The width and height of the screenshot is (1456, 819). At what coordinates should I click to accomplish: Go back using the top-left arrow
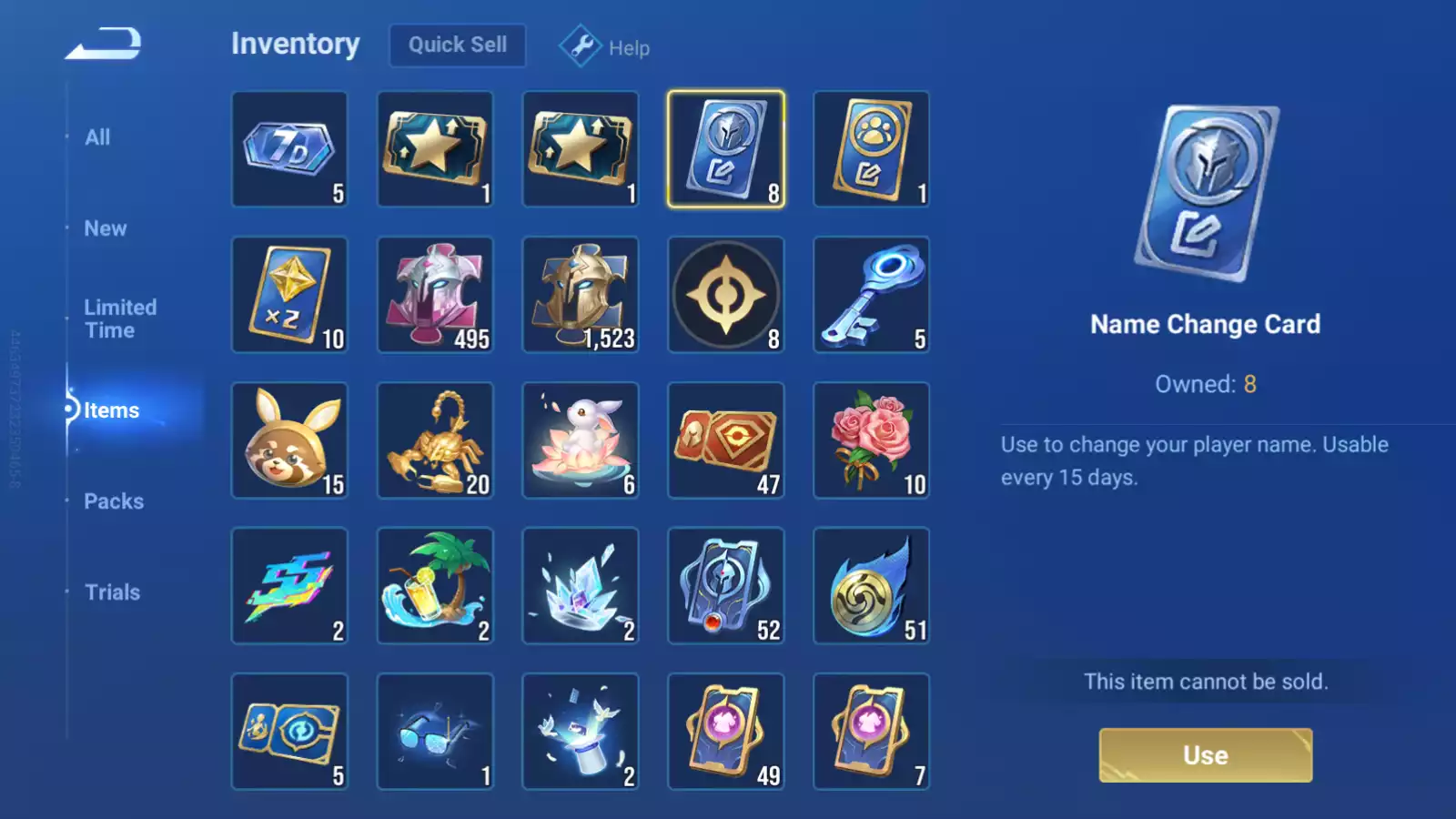pos(104,44)
